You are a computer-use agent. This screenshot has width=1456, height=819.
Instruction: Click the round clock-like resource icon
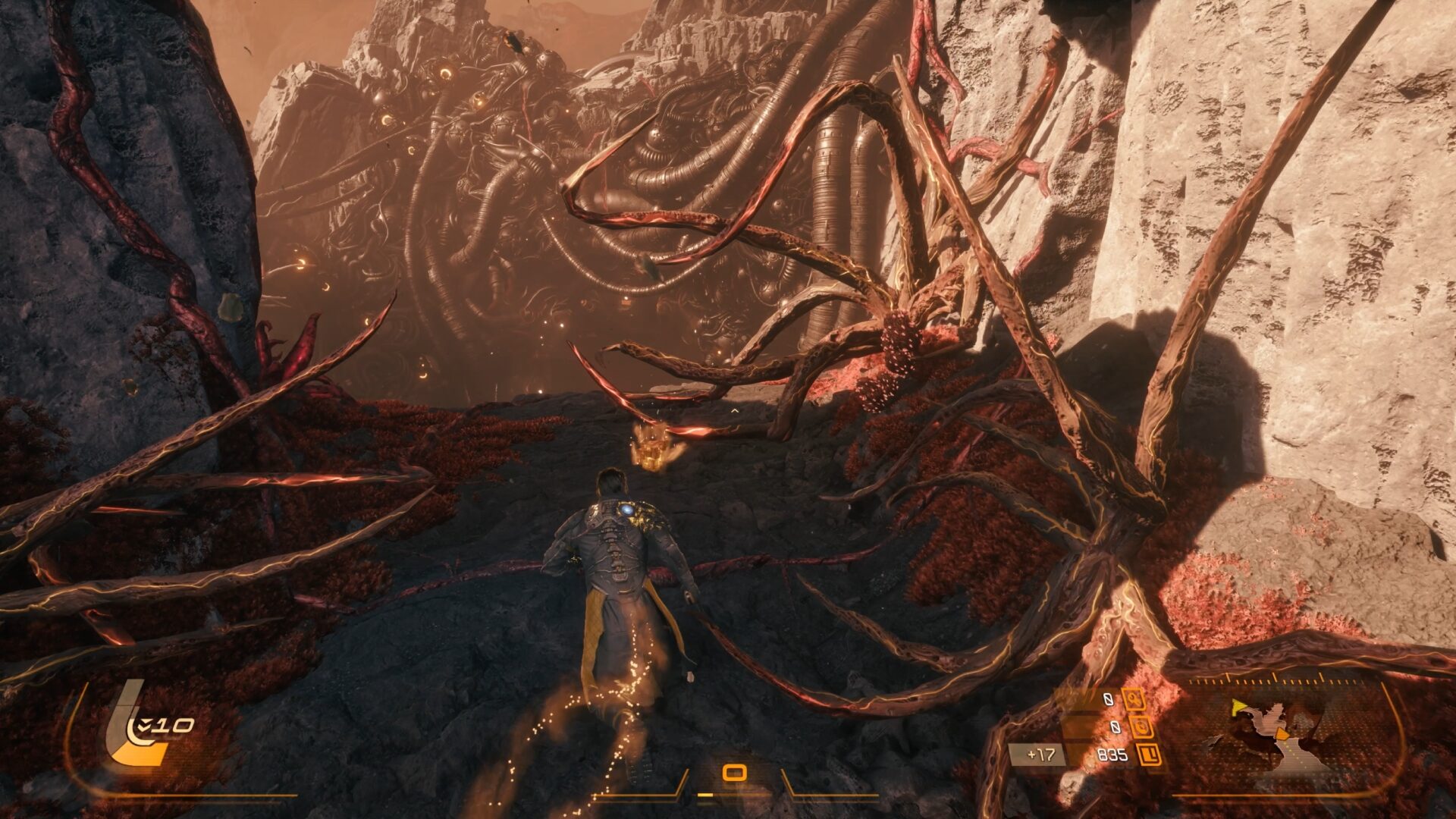point(1141,728)
